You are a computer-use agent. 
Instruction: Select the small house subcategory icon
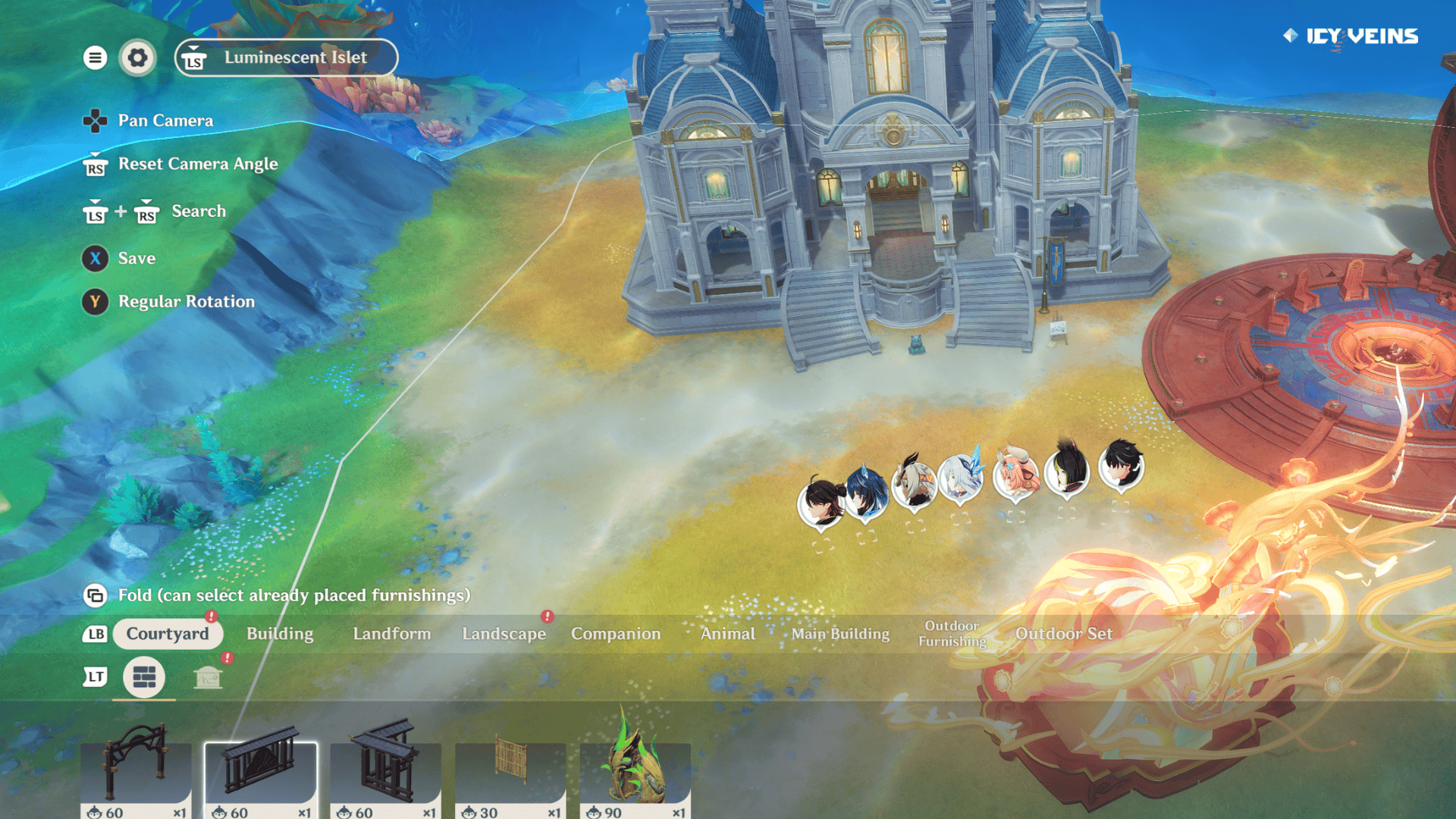point(208,676)
